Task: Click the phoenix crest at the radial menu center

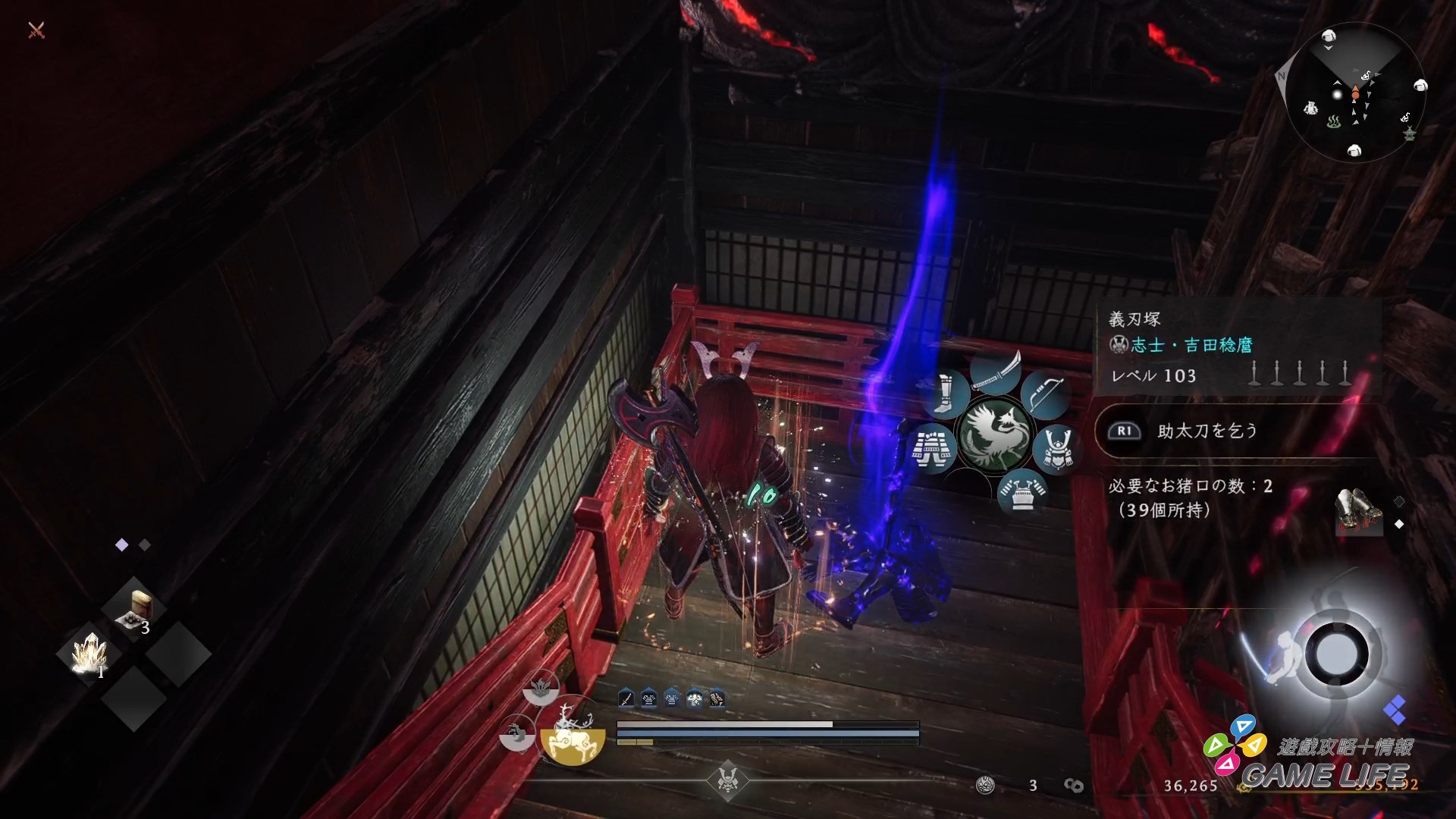Action: (x=995, y=434)
